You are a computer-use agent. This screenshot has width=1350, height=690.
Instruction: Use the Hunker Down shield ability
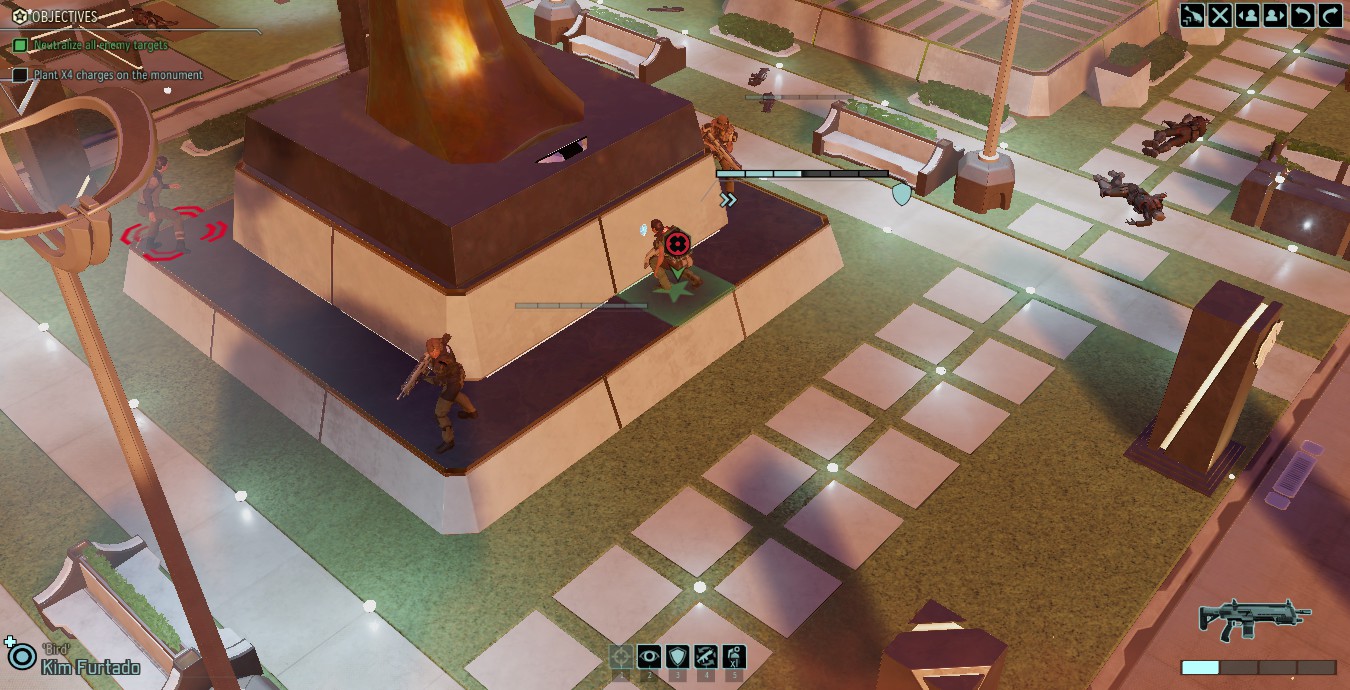click(677, 657)
